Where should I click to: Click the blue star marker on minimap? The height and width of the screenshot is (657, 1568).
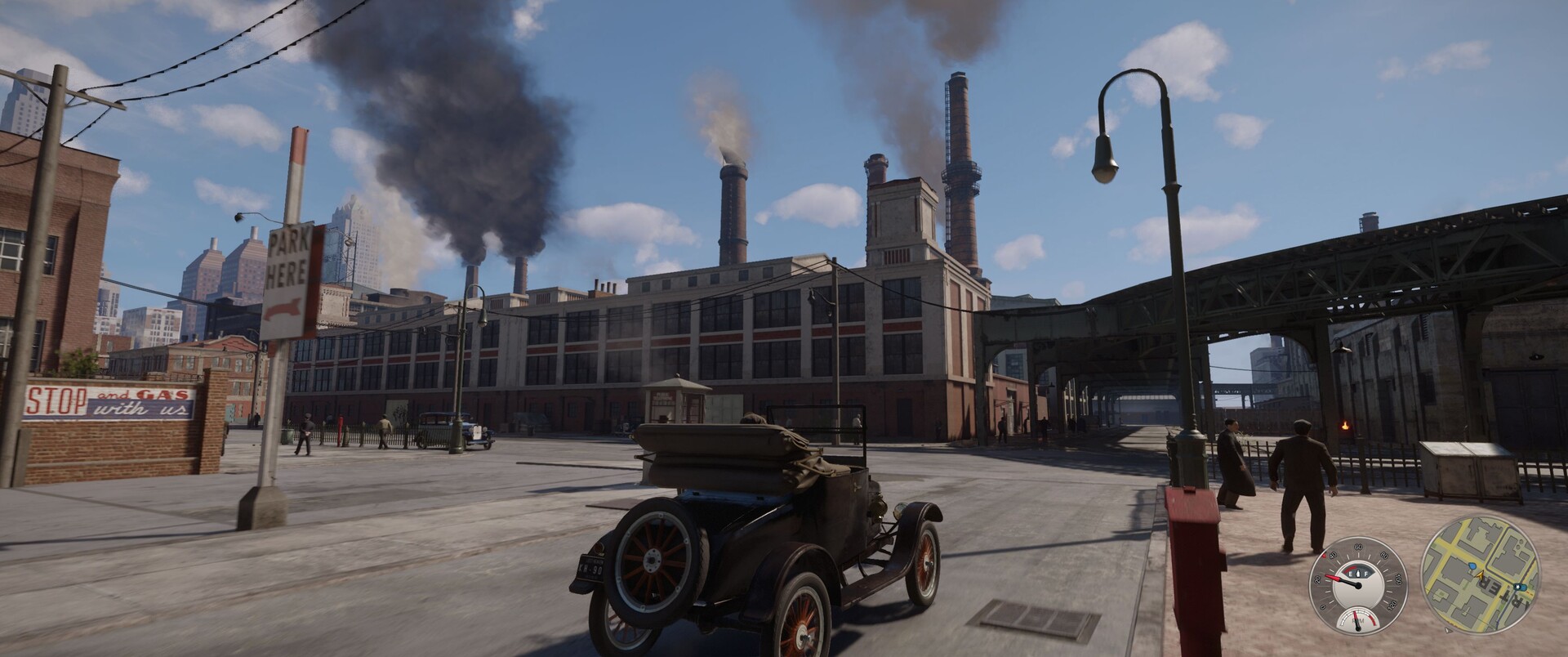coord(1517,587)
